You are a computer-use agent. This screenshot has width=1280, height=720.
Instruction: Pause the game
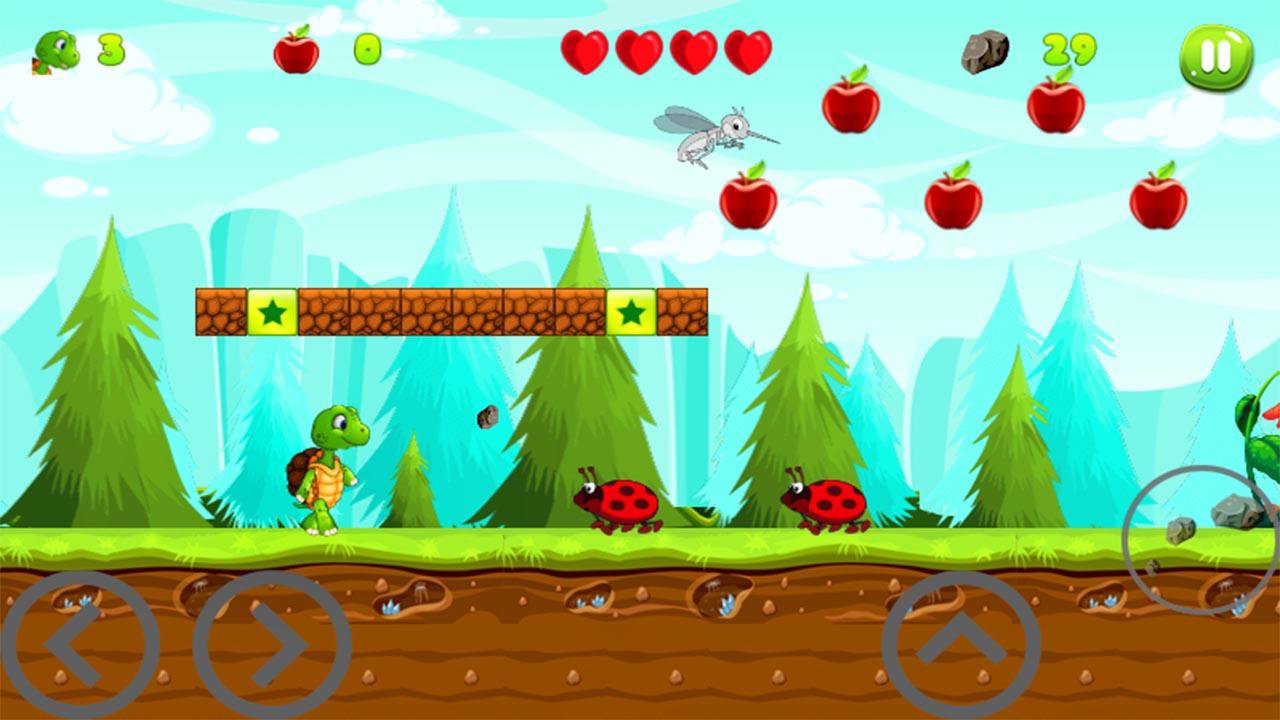pos(1215,58)
